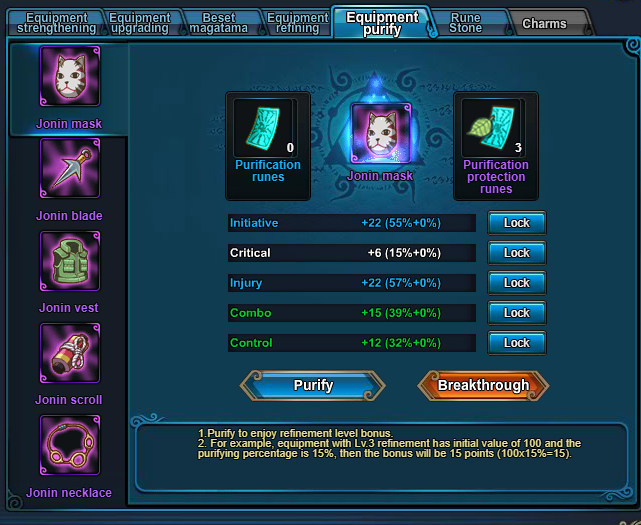641x525 pixels.
Task: Start purification with Purify button
Action: point(312,385)
